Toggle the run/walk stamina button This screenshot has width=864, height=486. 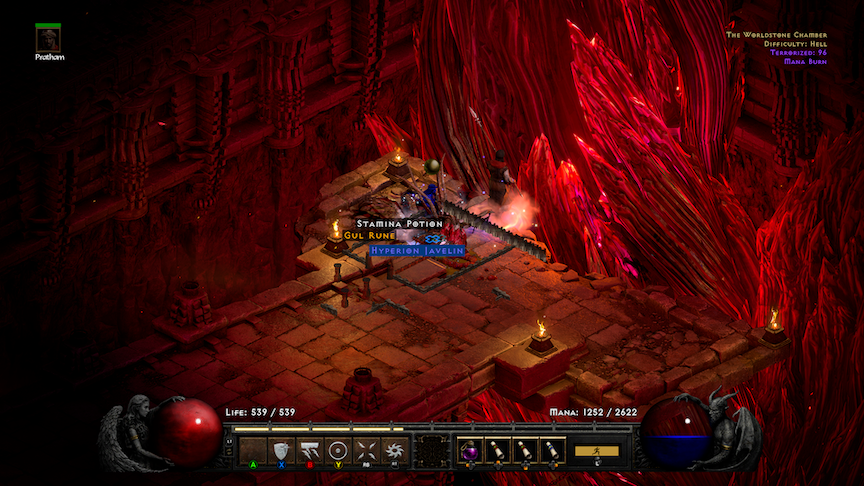pos(596,451)
